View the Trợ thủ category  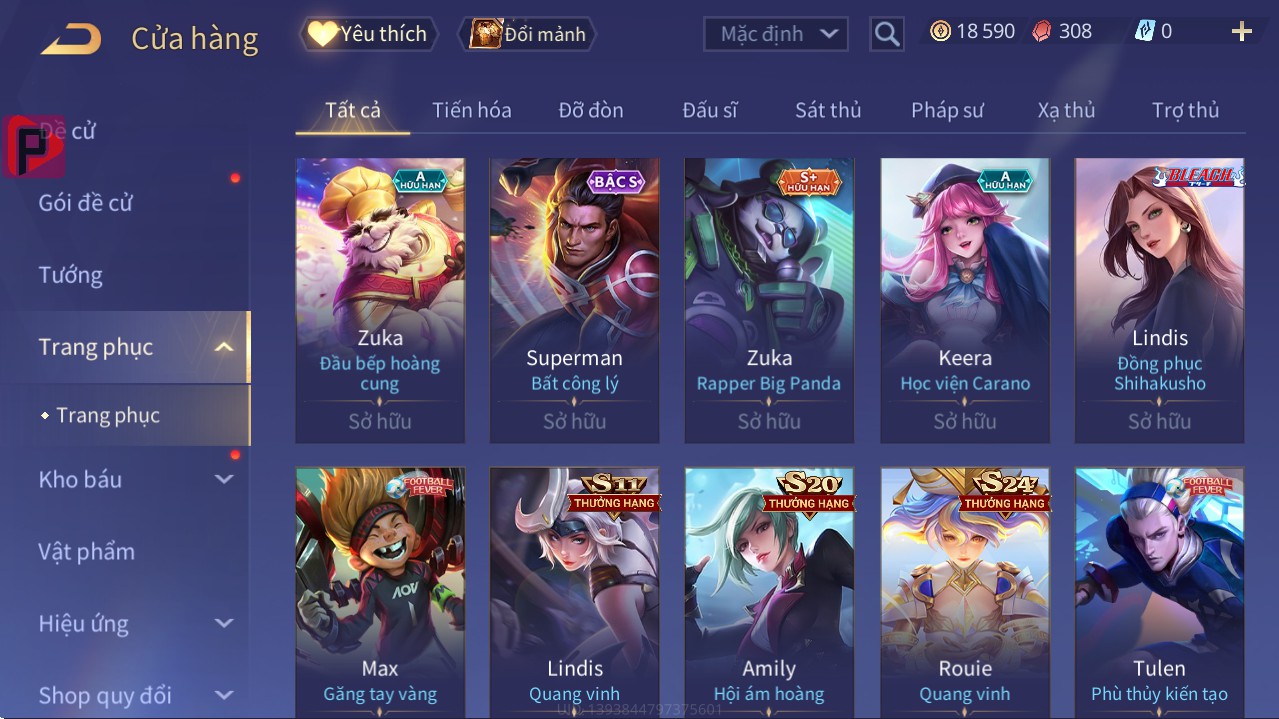coord(1185,110)
